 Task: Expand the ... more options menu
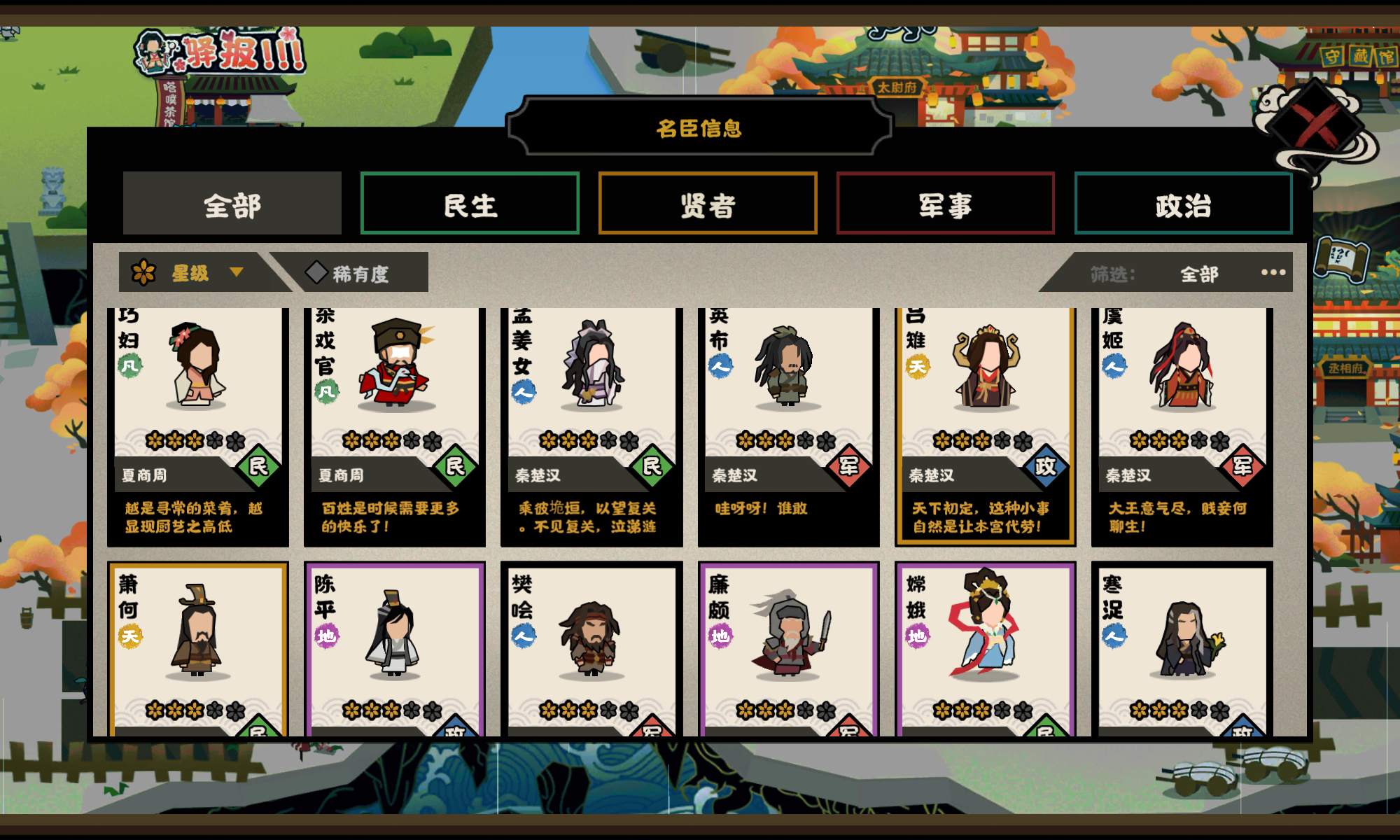pos(1271,273)
